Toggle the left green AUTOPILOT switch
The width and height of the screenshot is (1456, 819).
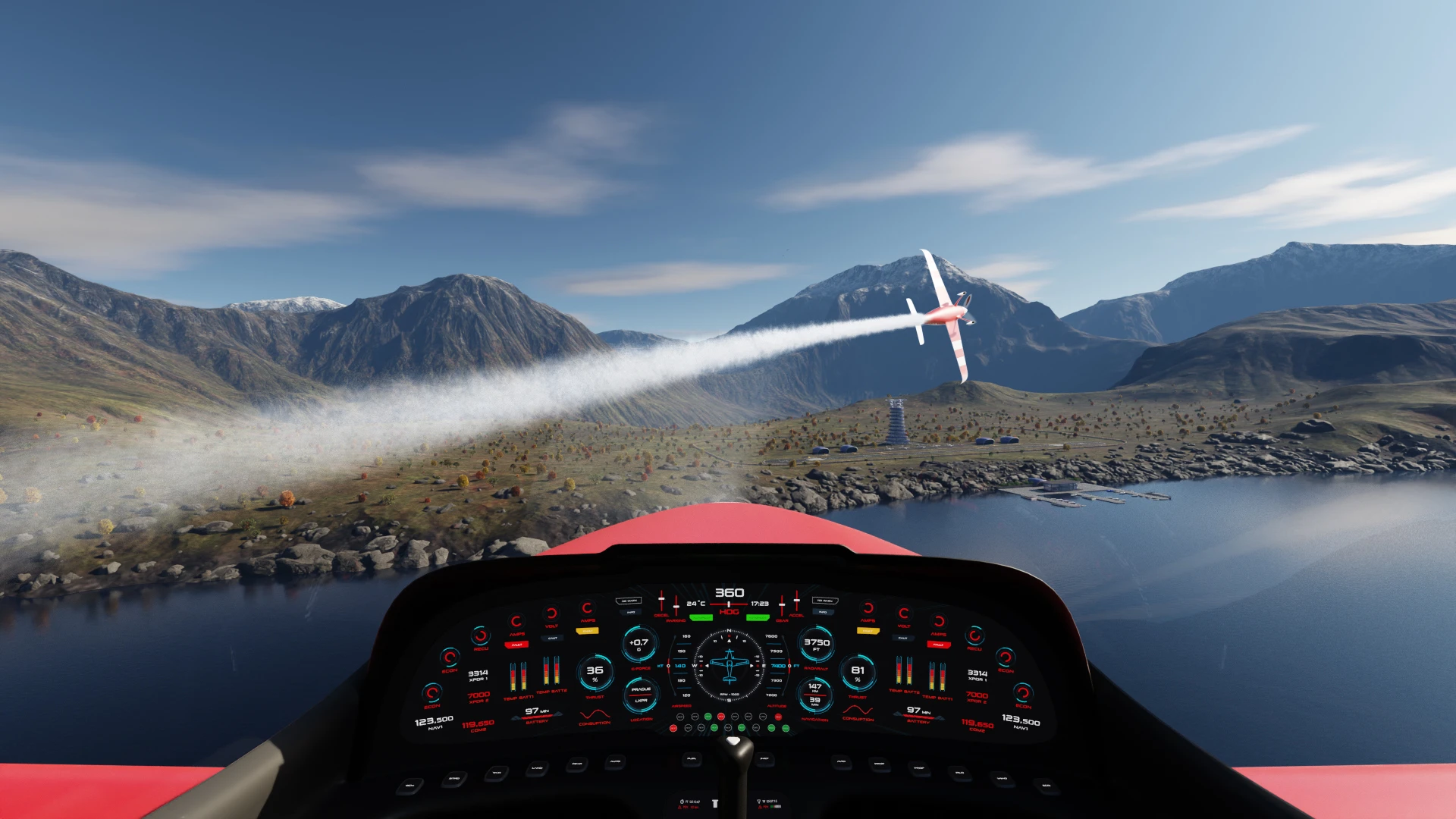point(700,617)
